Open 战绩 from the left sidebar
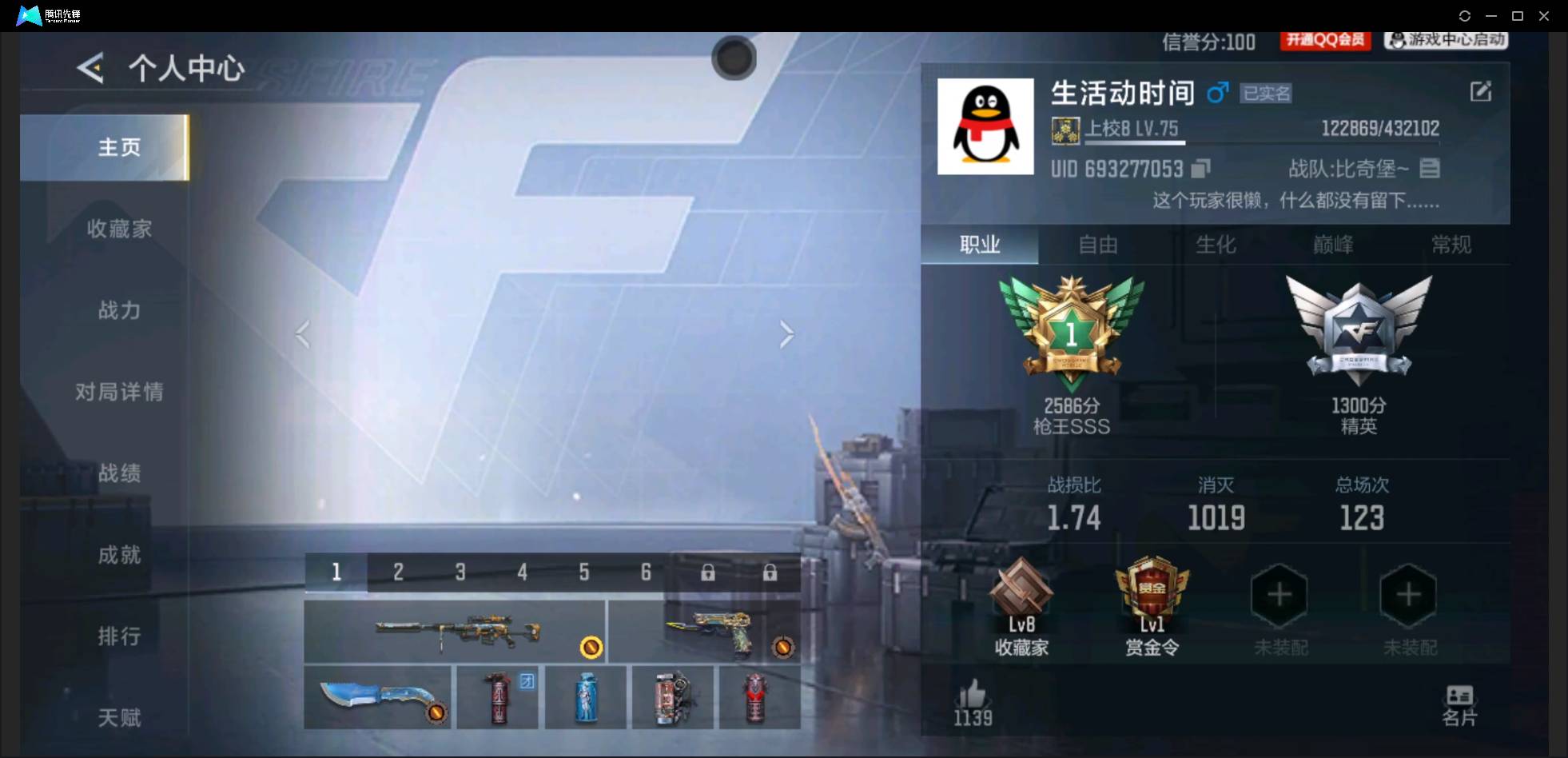This screenshot has width=1568, height=758. [x=118, y=473]
